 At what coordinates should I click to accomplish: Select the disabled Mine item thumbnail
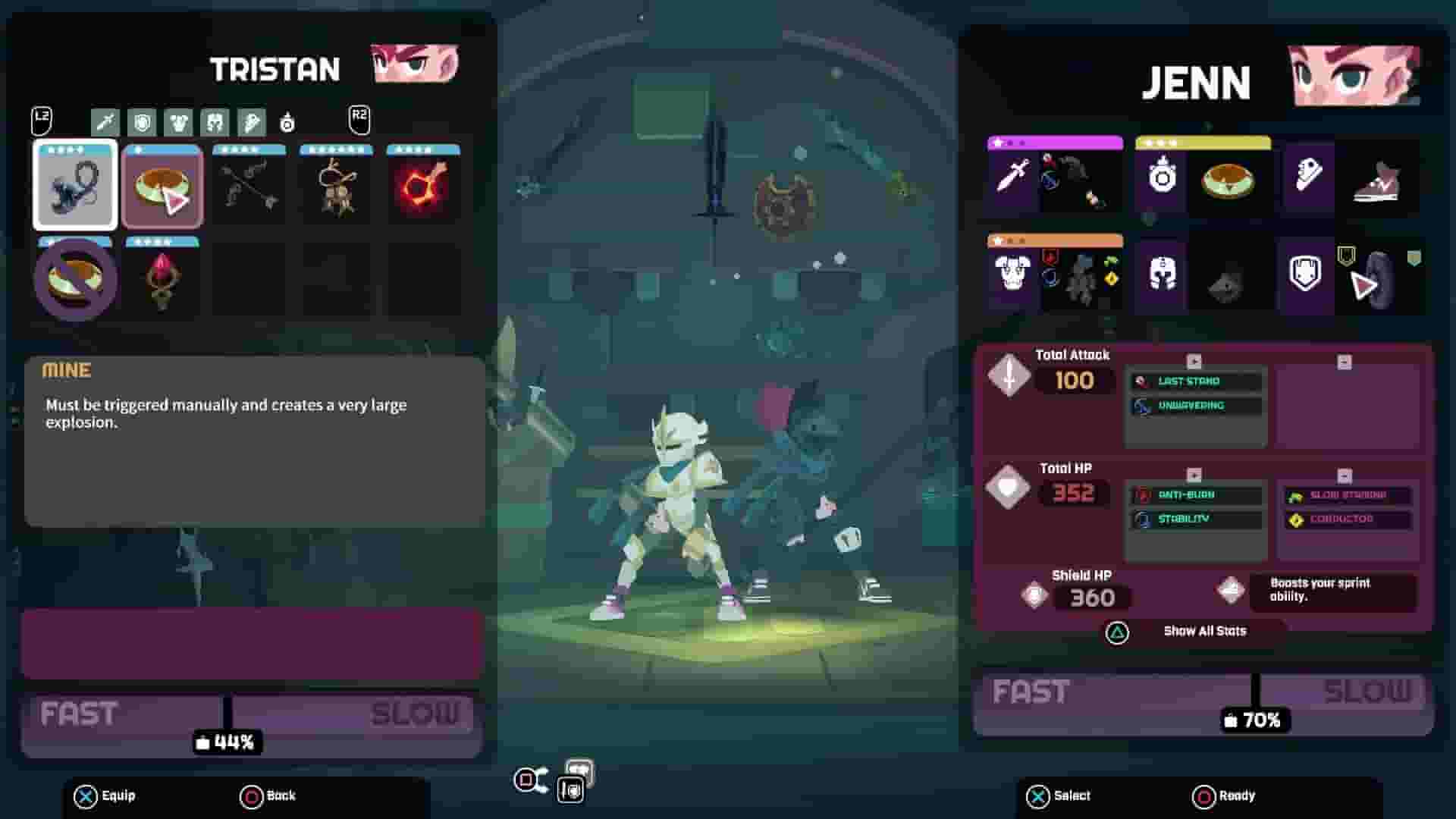tap(74, 278)
